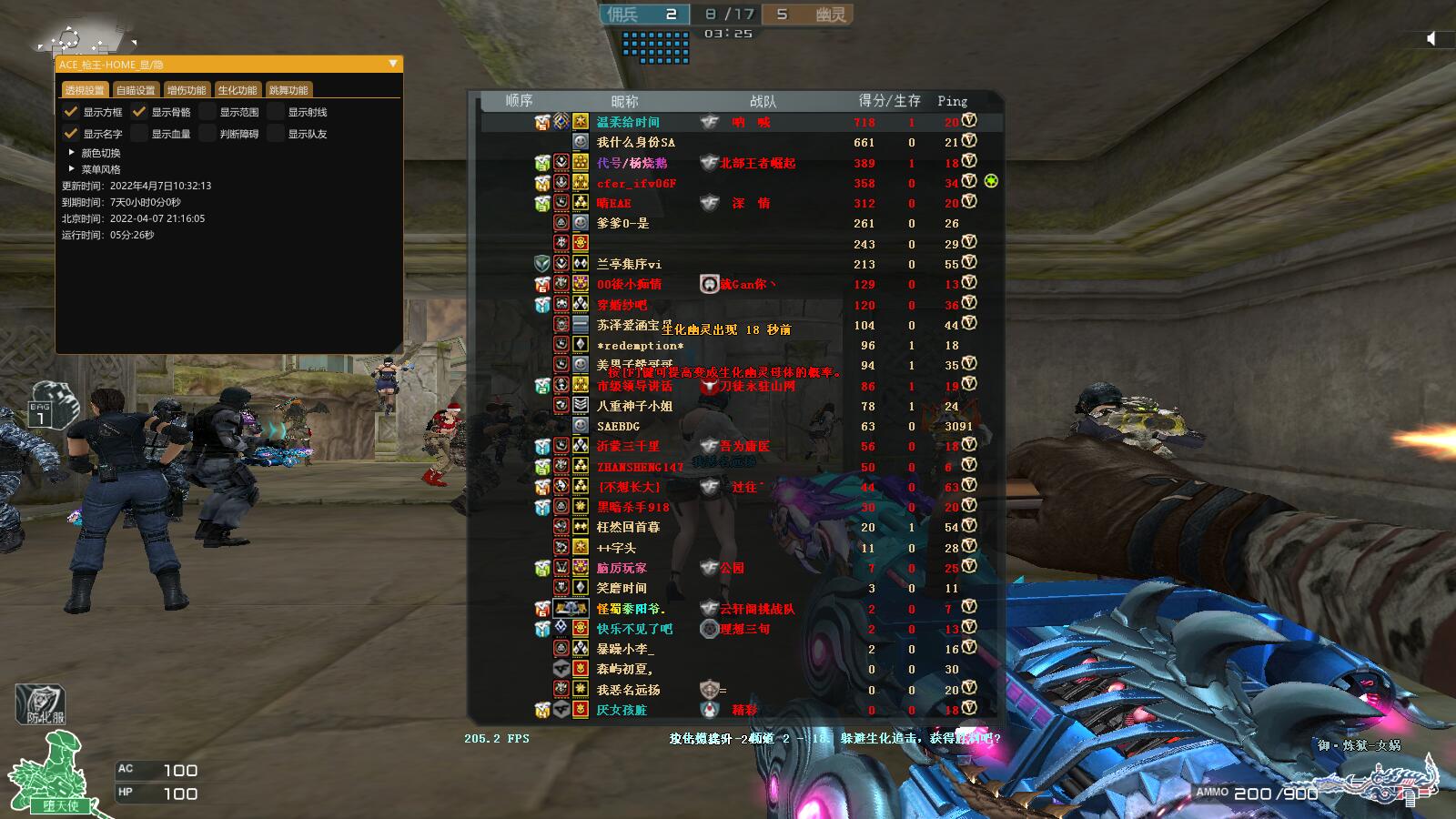This screenshot has height=819, width=1456.
Task: Choose the player row 黑暗杀手918
Action: tap(632, 507)
